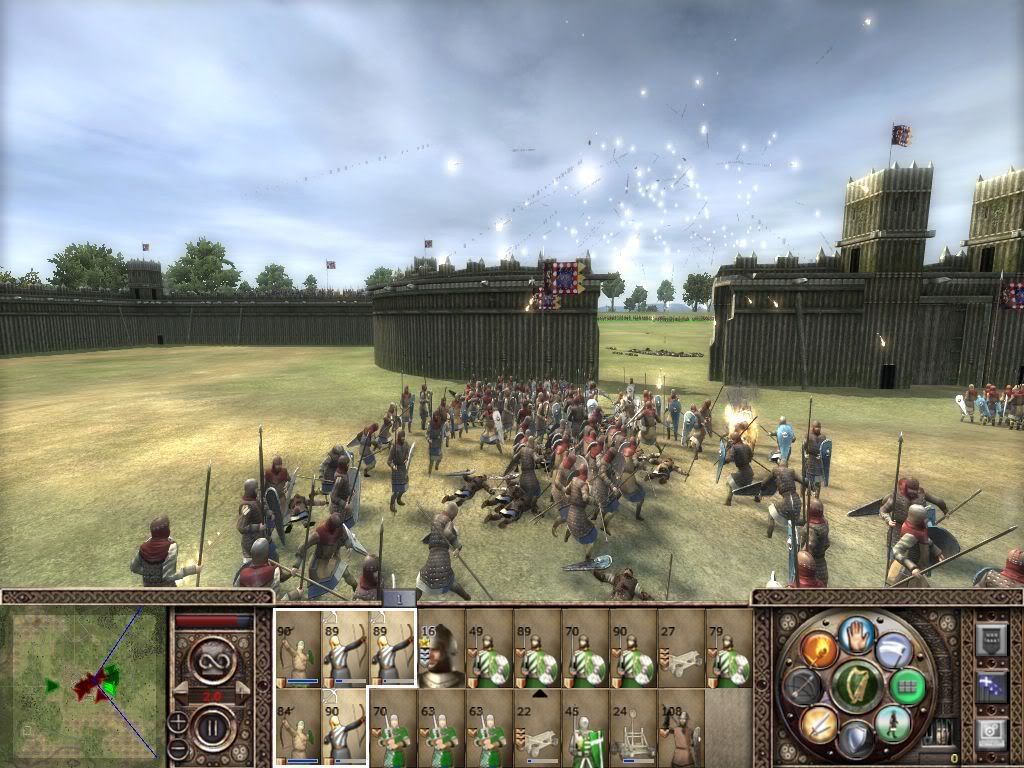Open the green formation grid button
This screenshot has width=1024, height=768.
pos(908,686)
